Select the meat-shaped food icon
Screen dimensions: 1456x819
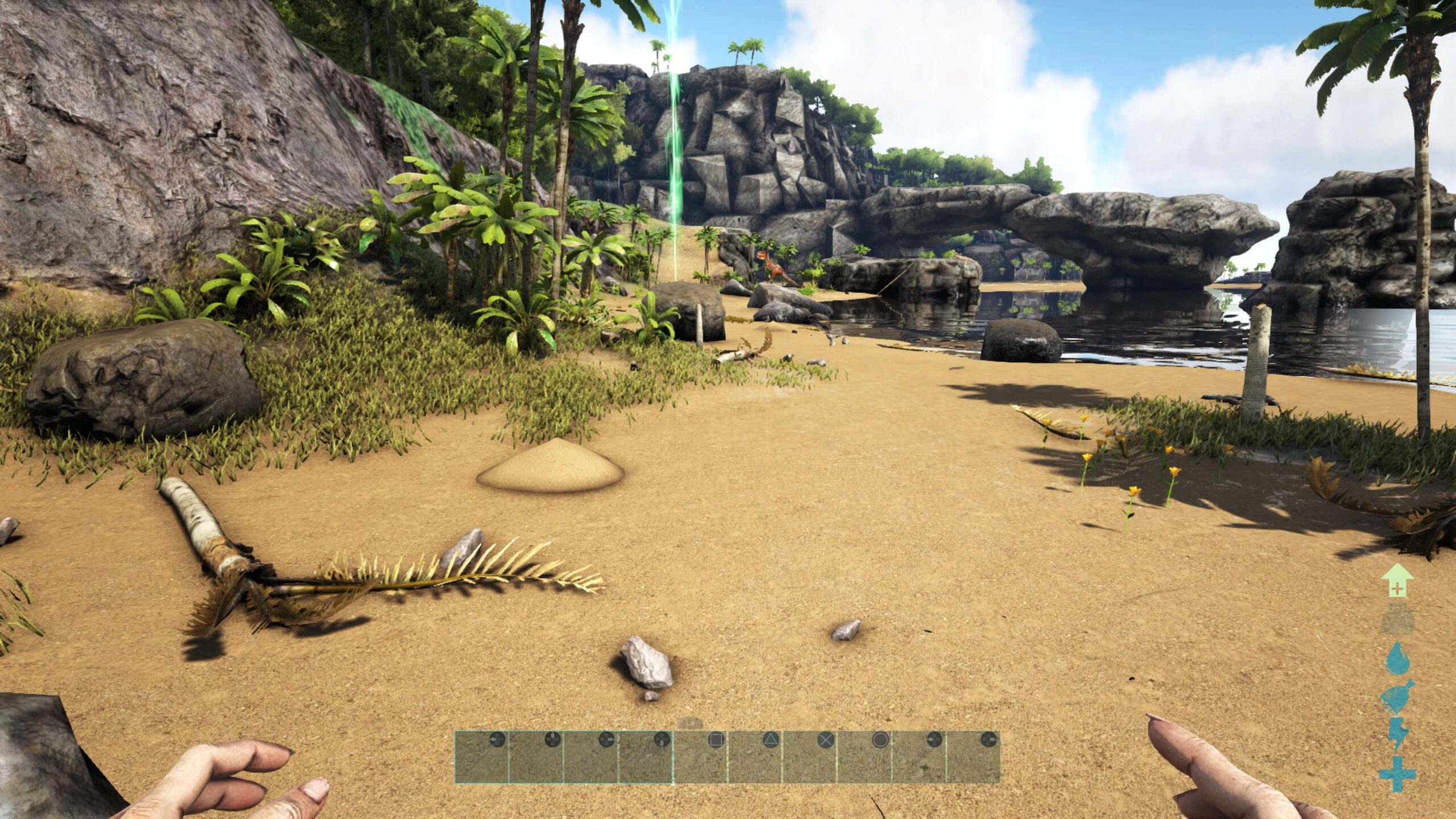(x=1397, y=696)
